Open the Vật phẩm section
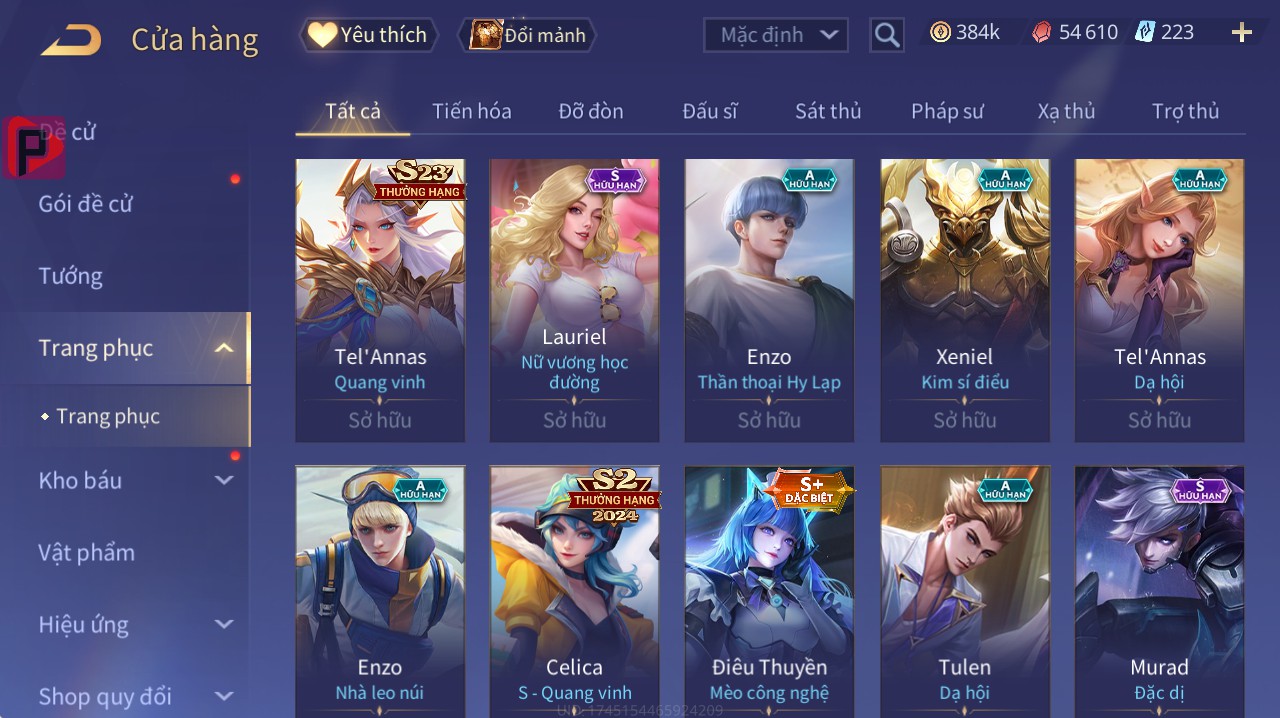Screen dimensions: 1280x718 tap(86, 552)
